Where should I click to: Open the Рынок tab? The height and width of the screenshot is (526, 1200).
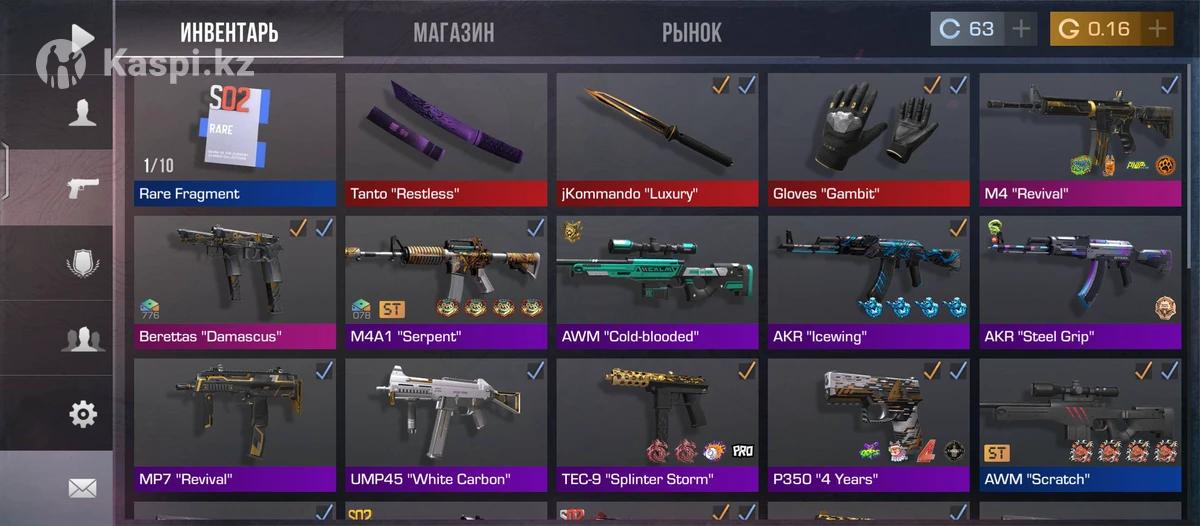click(x=691, y=32)
